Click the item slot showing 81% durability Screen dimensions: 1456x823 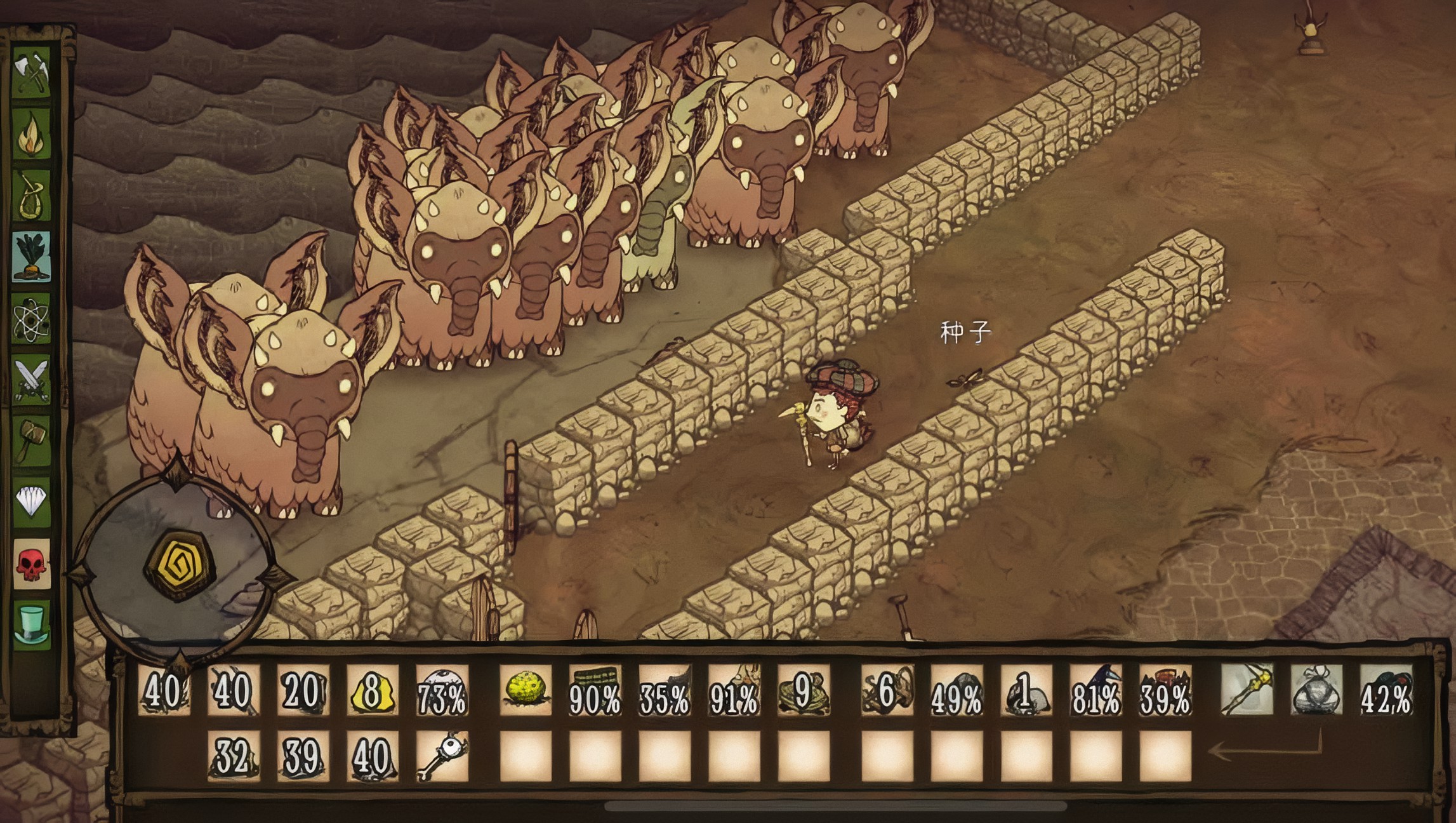(1096, 690)
